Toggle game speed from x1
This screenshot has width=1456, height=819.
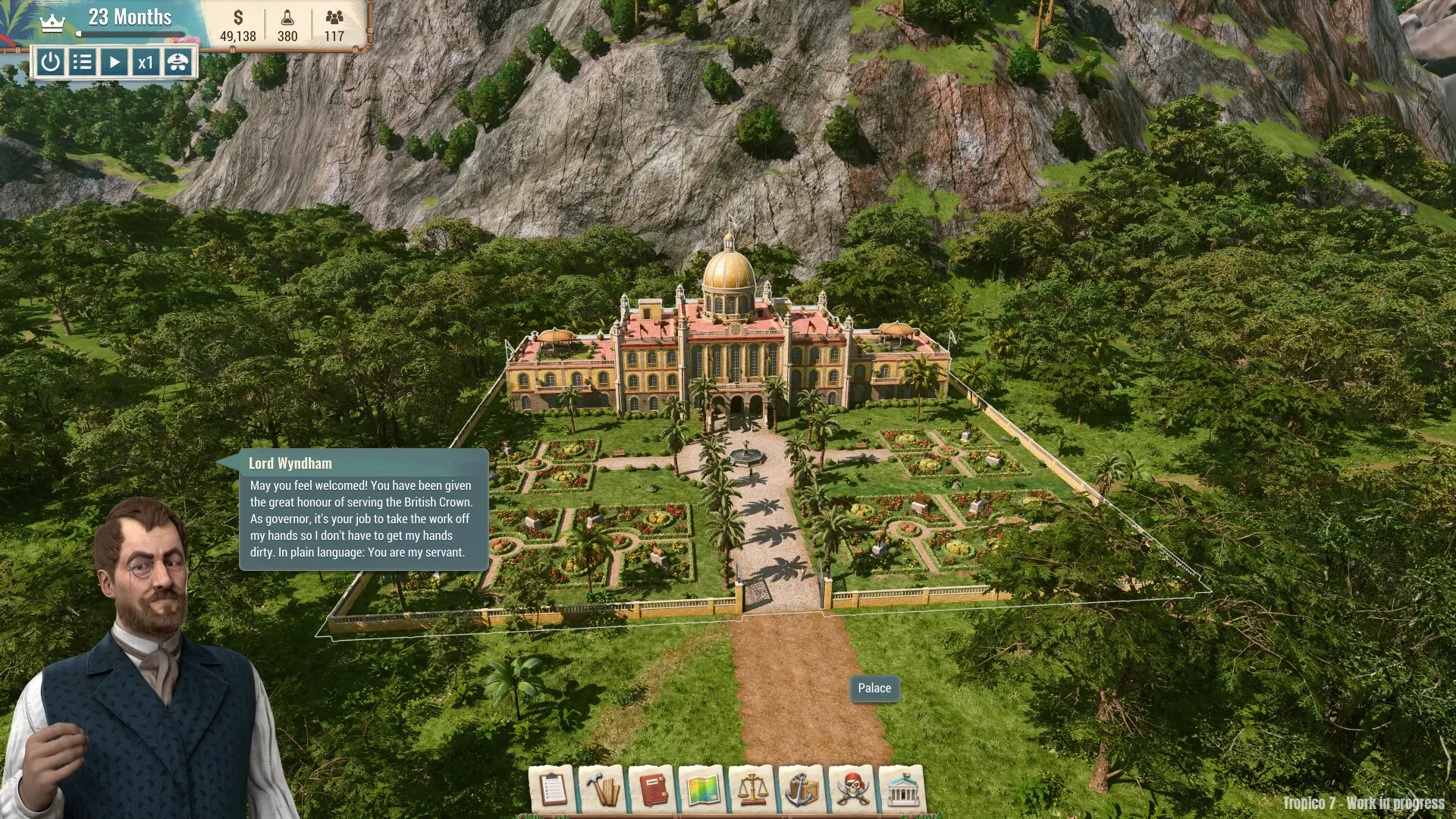[x=146, y=63]
